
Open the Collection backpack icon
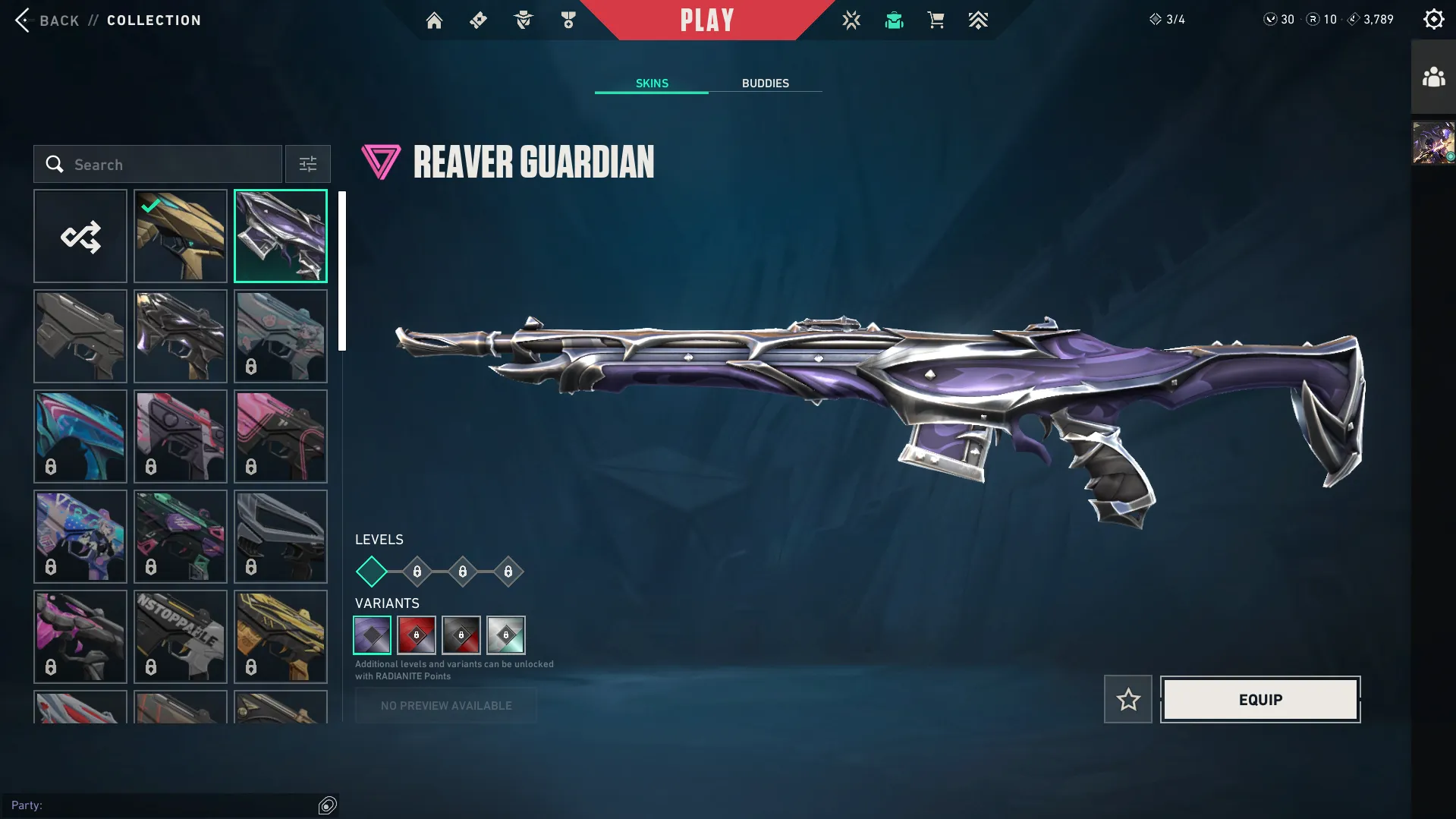[894, 20]
